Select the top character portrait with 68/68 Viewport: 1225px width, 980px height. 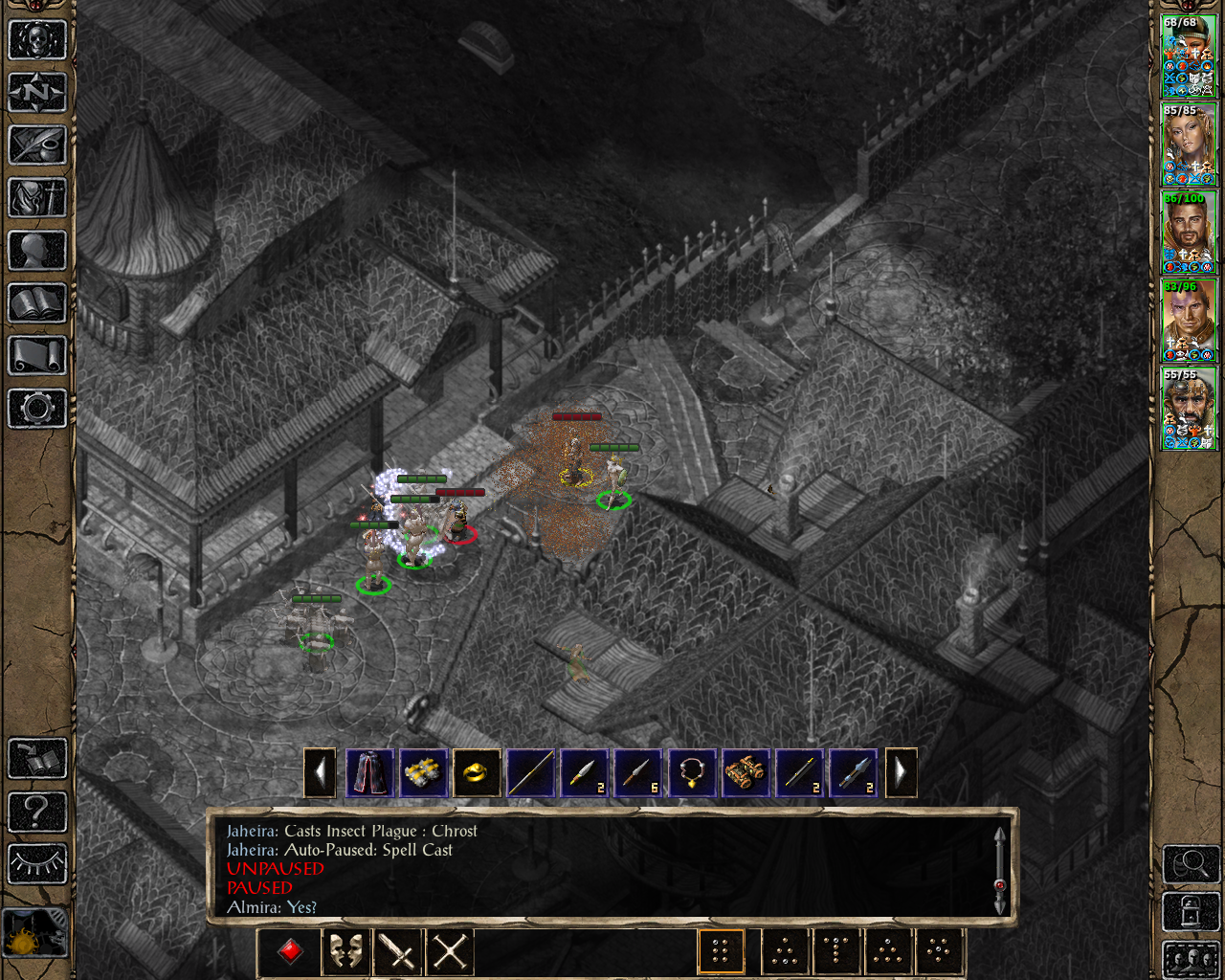pos(1189,56)
